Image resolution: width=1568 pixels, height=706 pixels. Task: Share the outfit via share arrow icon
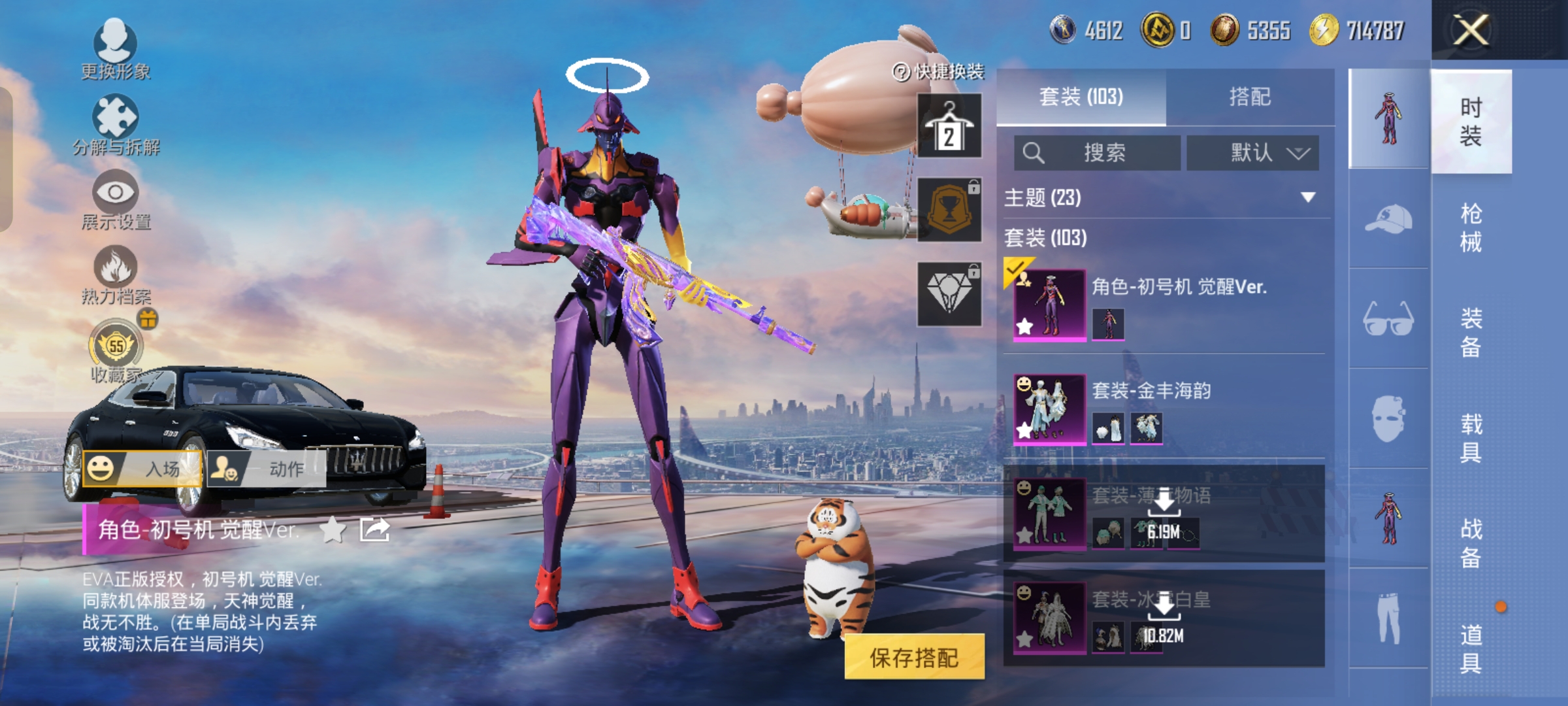pyautogui.click(x=375, y=529)
